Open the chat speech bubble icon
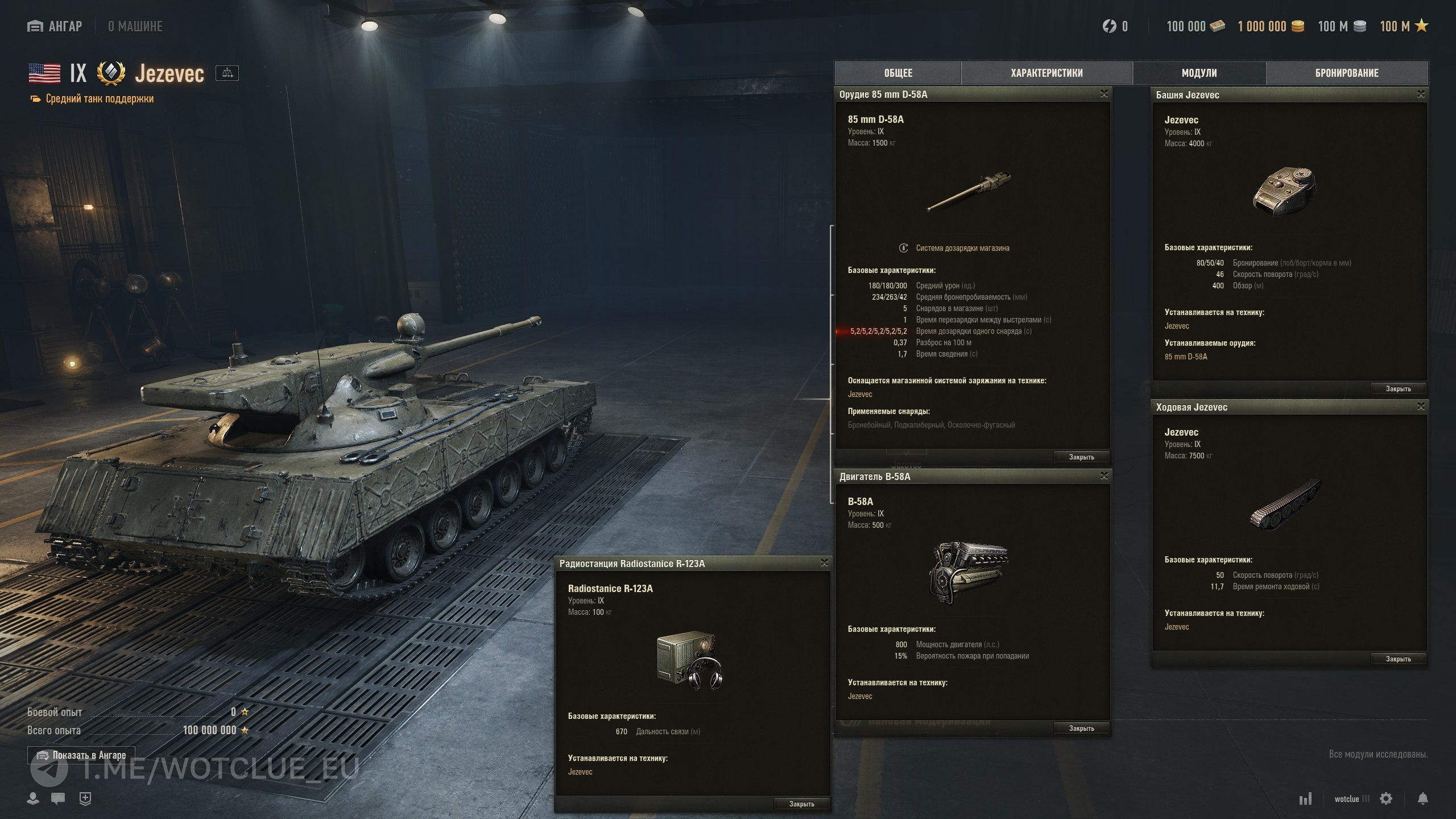This screenshot has width=1456, height=819. [x=58, y=799]
